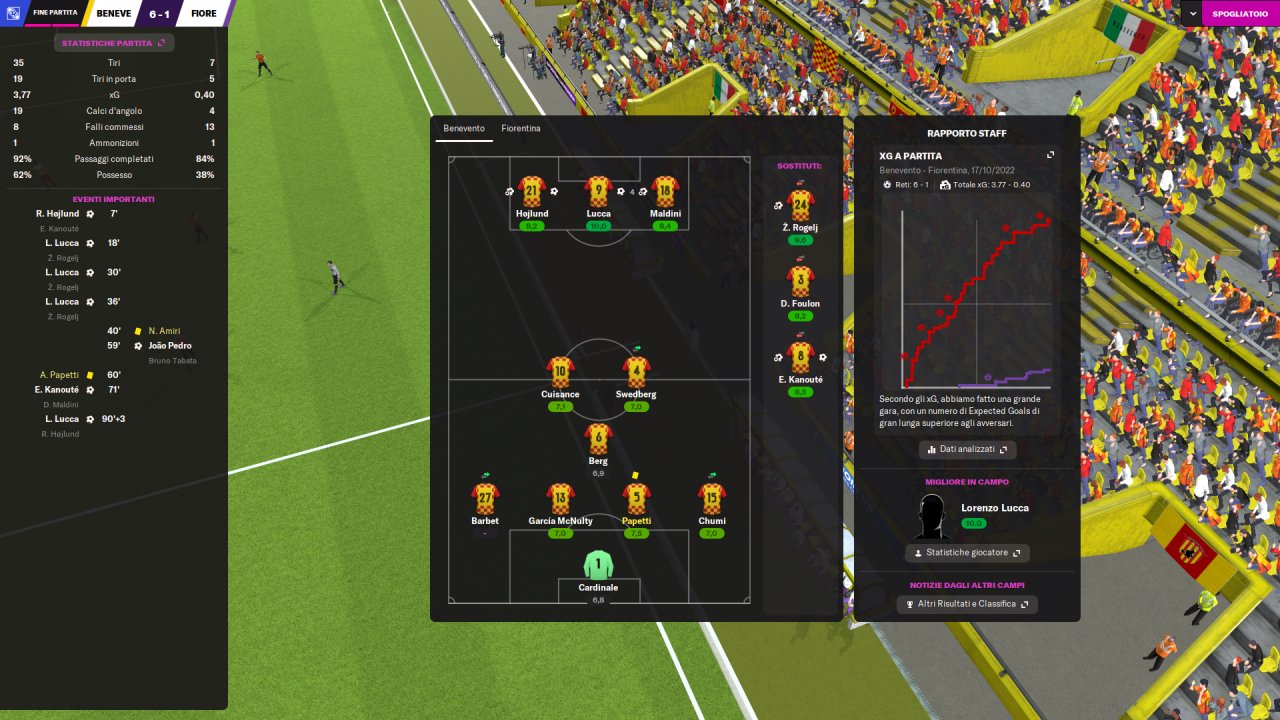
Task: Click the Fine Partita tab in scorebar
Action: pos(54,13)
